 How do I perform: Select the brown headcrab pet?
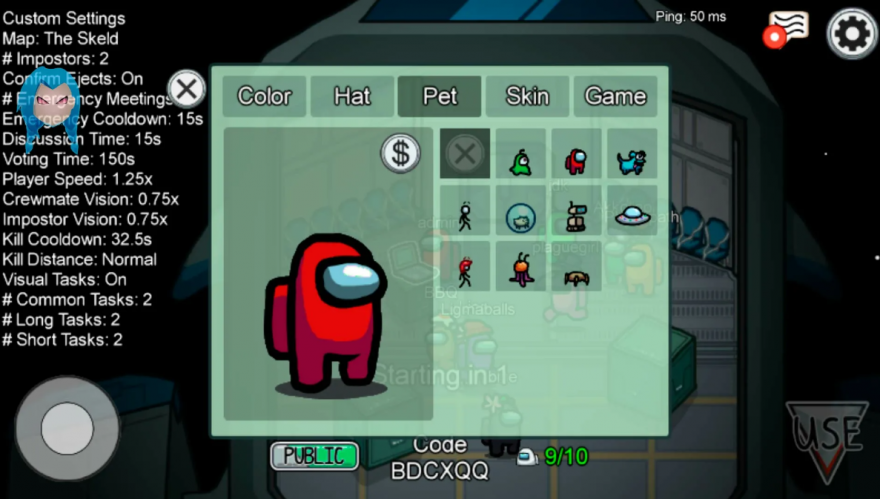click(x=576, y=275)
